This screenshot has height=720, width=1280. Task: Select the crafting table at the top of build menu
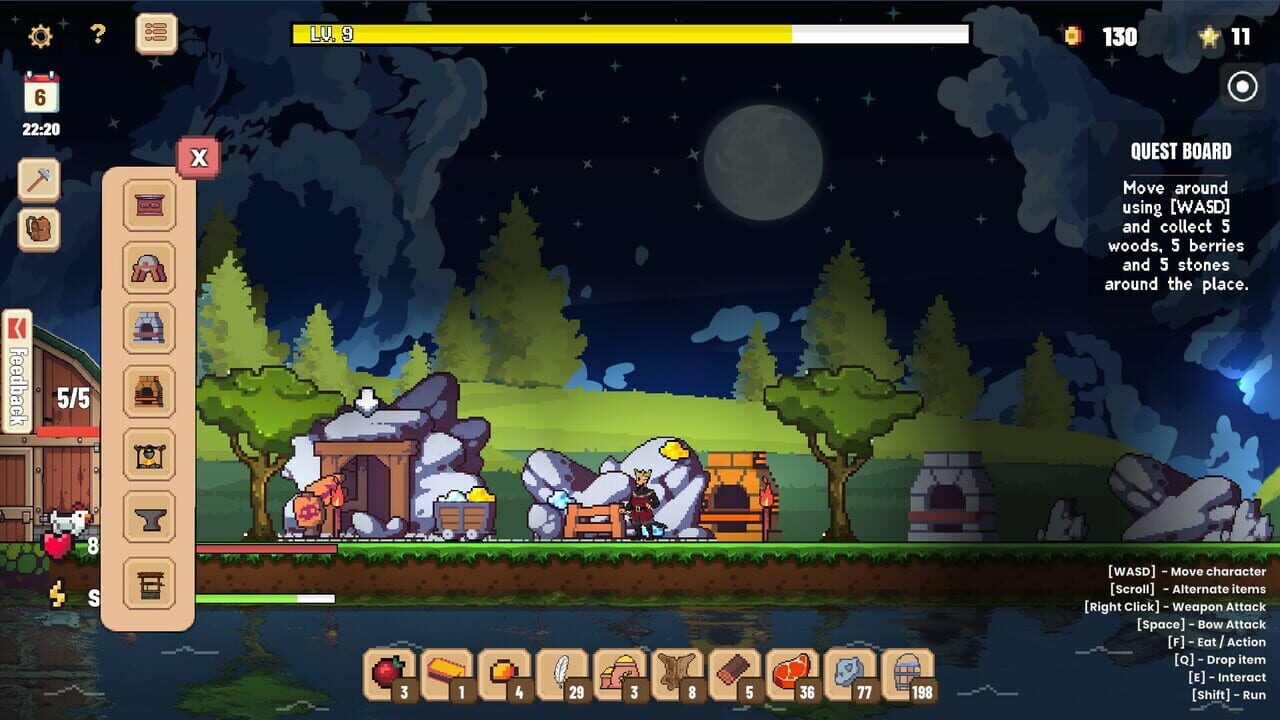(x=148, y=205)
